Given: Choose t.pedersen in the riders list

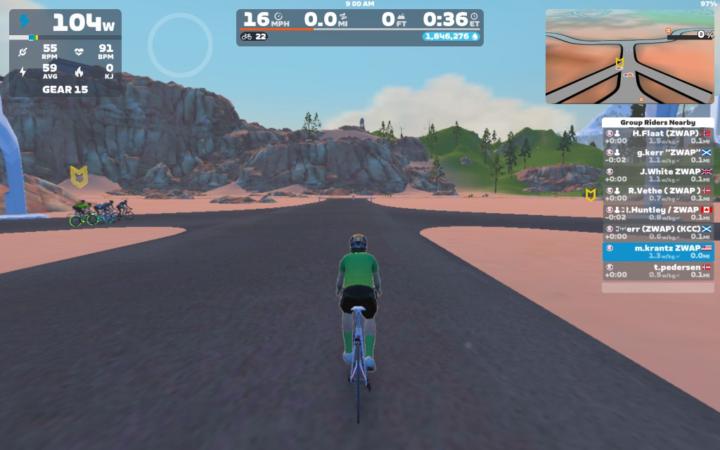Looking at the screenshot, I should (x=657, y=271).
